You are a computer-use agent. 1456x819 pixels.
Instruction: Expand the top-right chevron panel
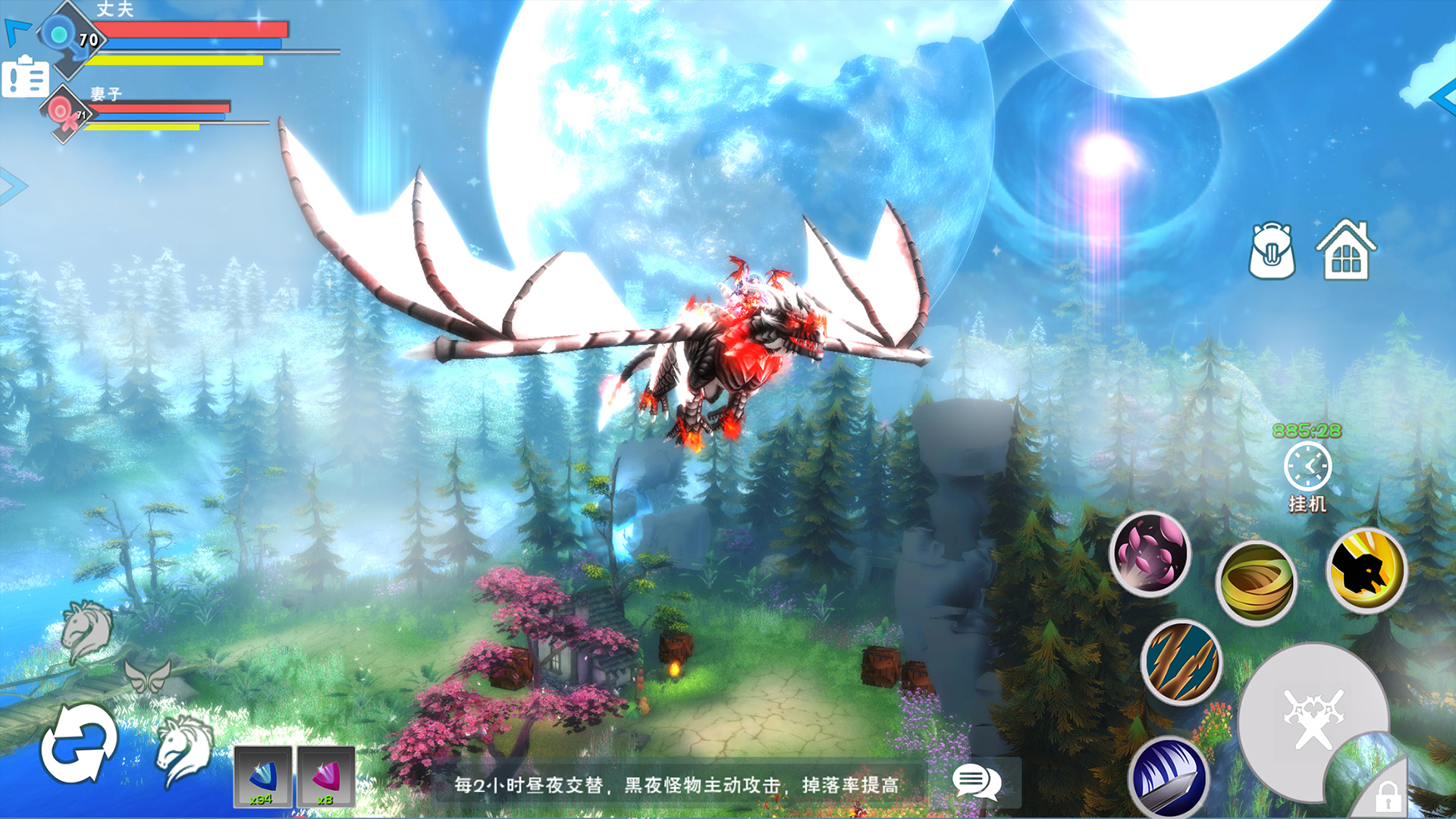pos(1445,99)
